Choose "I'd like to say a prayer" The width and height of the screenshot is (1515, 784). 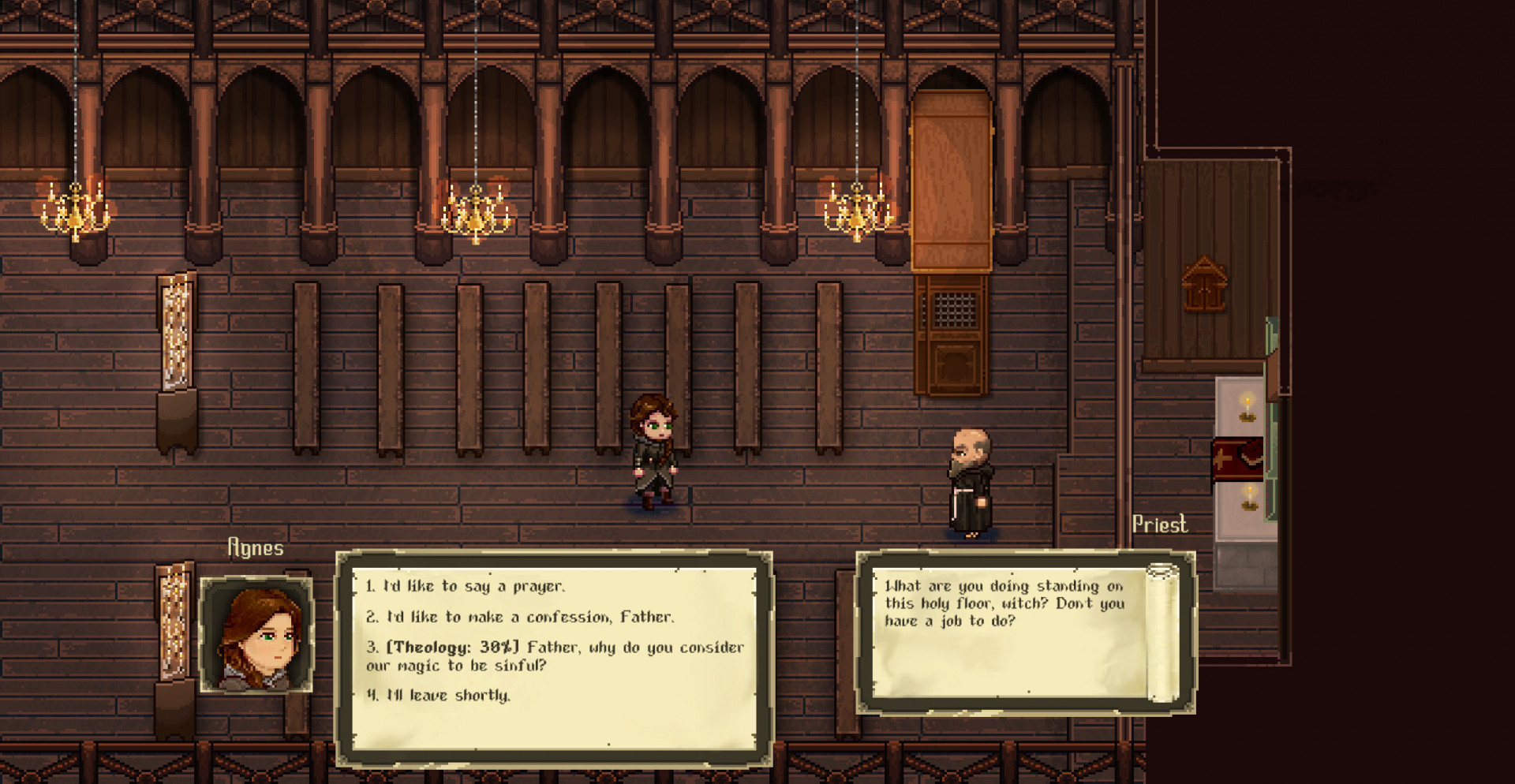point(465,586)
